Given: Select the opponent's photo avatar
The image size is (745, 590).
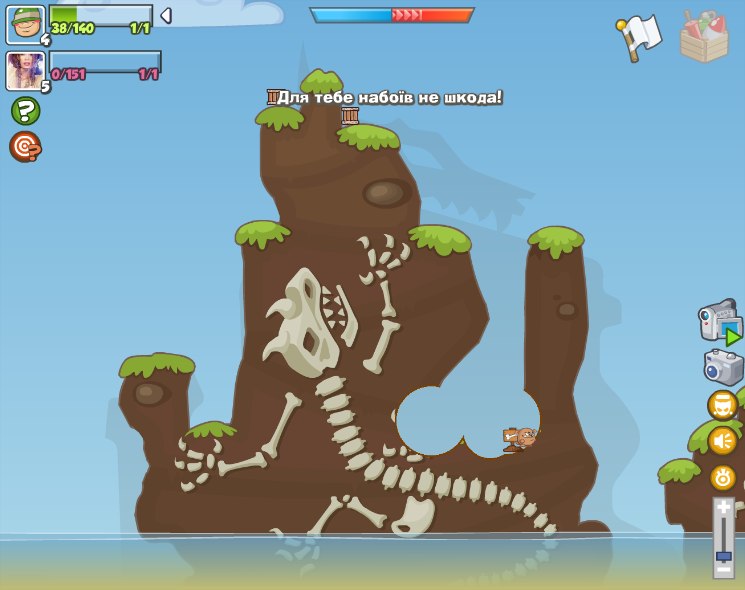Looking at the screenshot, I should (24, 71).
